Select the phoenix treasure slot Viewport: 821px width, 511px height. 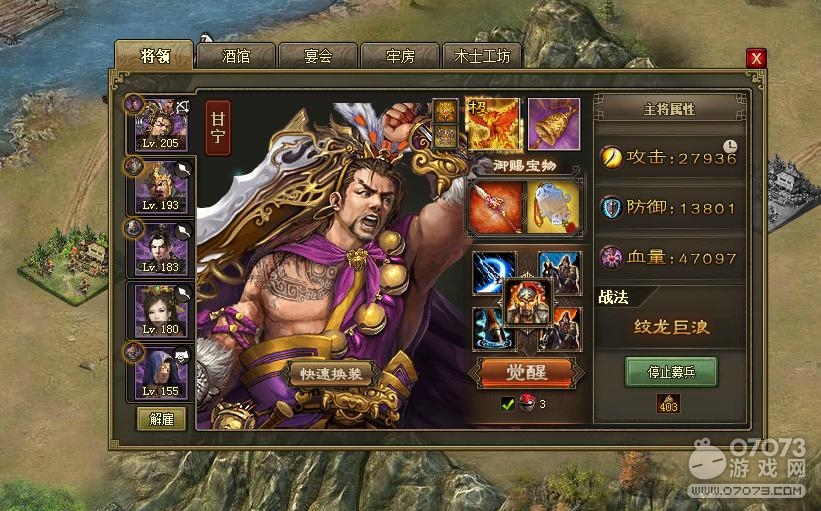click(493, 124)
